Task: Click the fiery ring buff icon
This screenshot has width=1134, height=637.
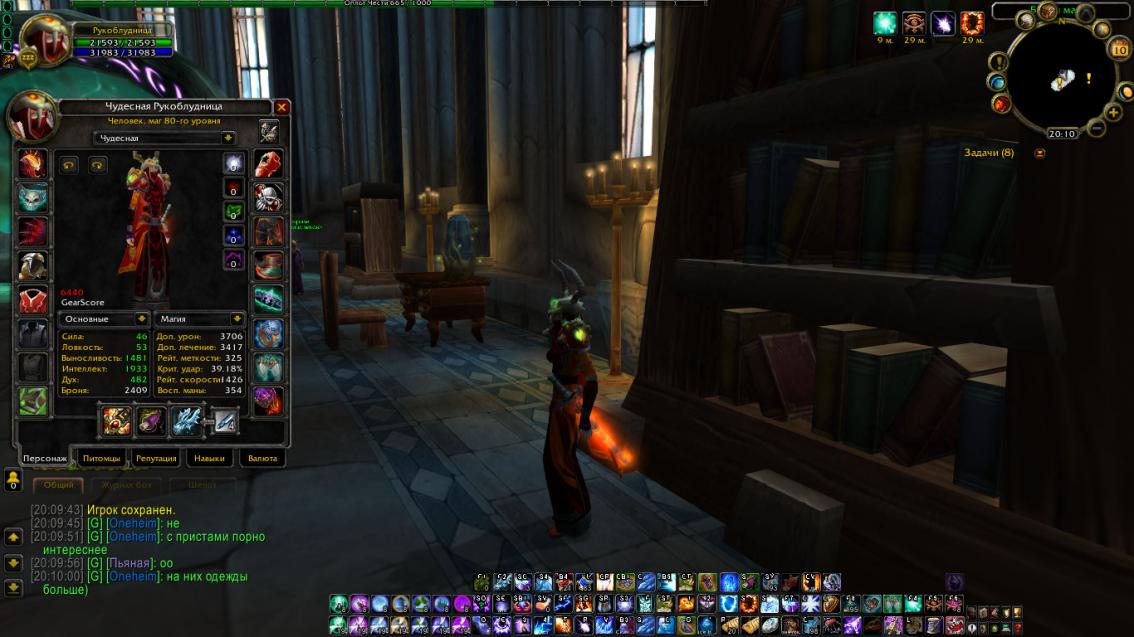Action: [x=971, y=23]
